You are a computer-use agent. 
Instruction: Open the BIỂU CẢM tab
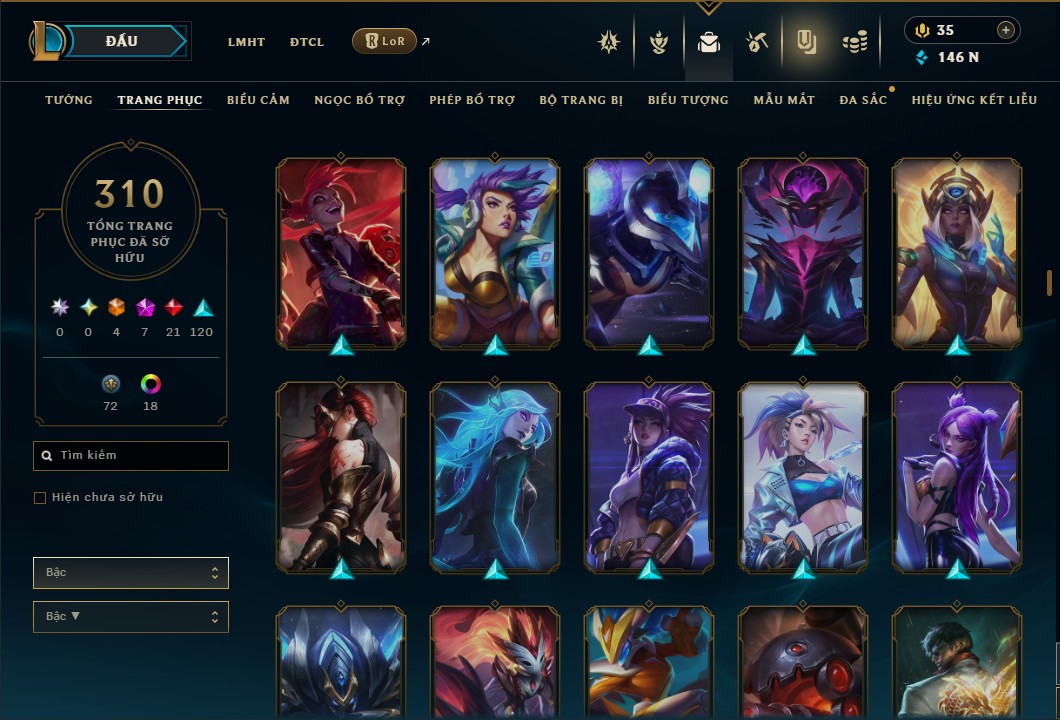click(x=258, y=100)
